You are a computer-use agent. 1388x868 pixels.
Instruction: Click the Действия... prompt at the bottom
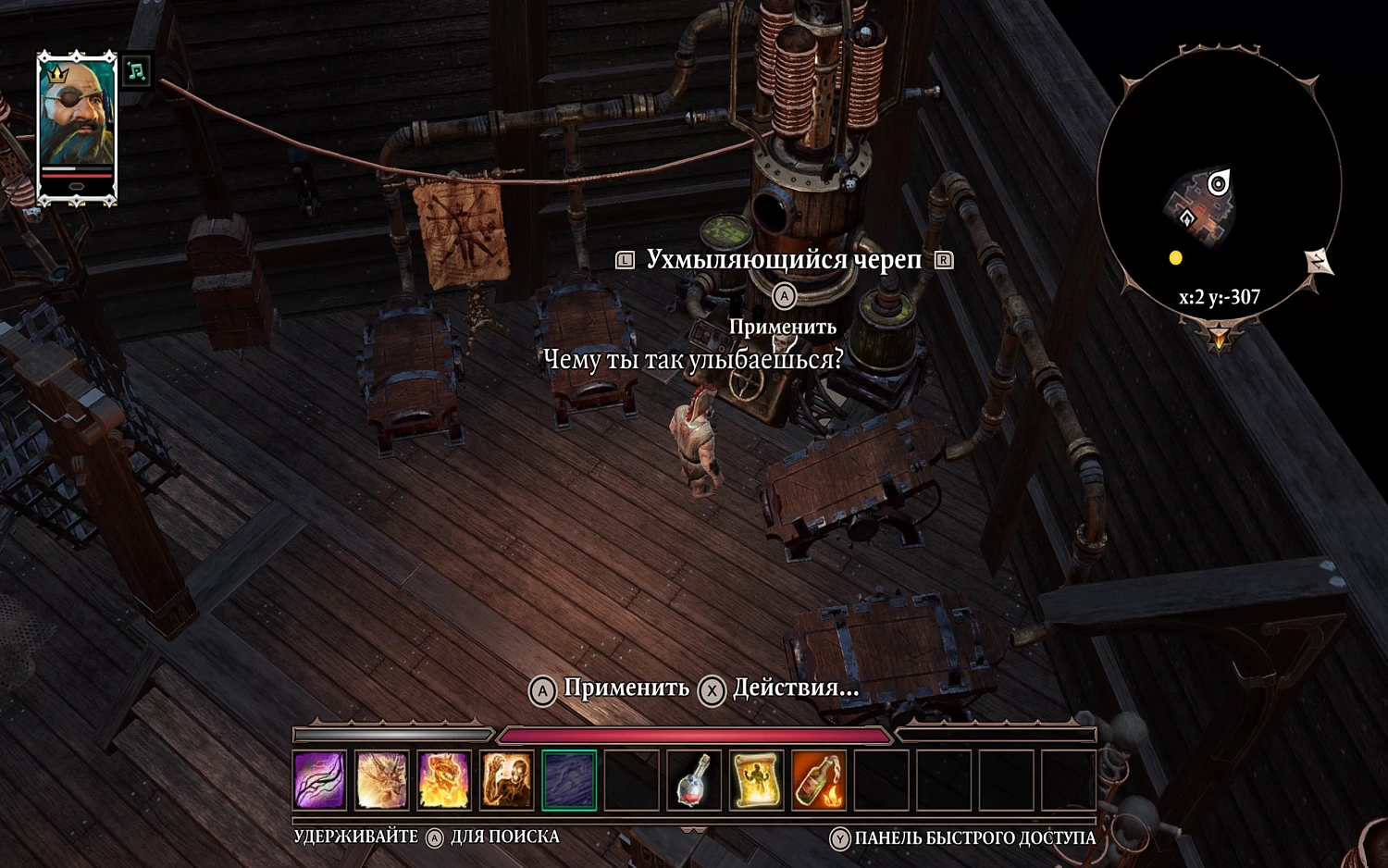pos(791,689)
